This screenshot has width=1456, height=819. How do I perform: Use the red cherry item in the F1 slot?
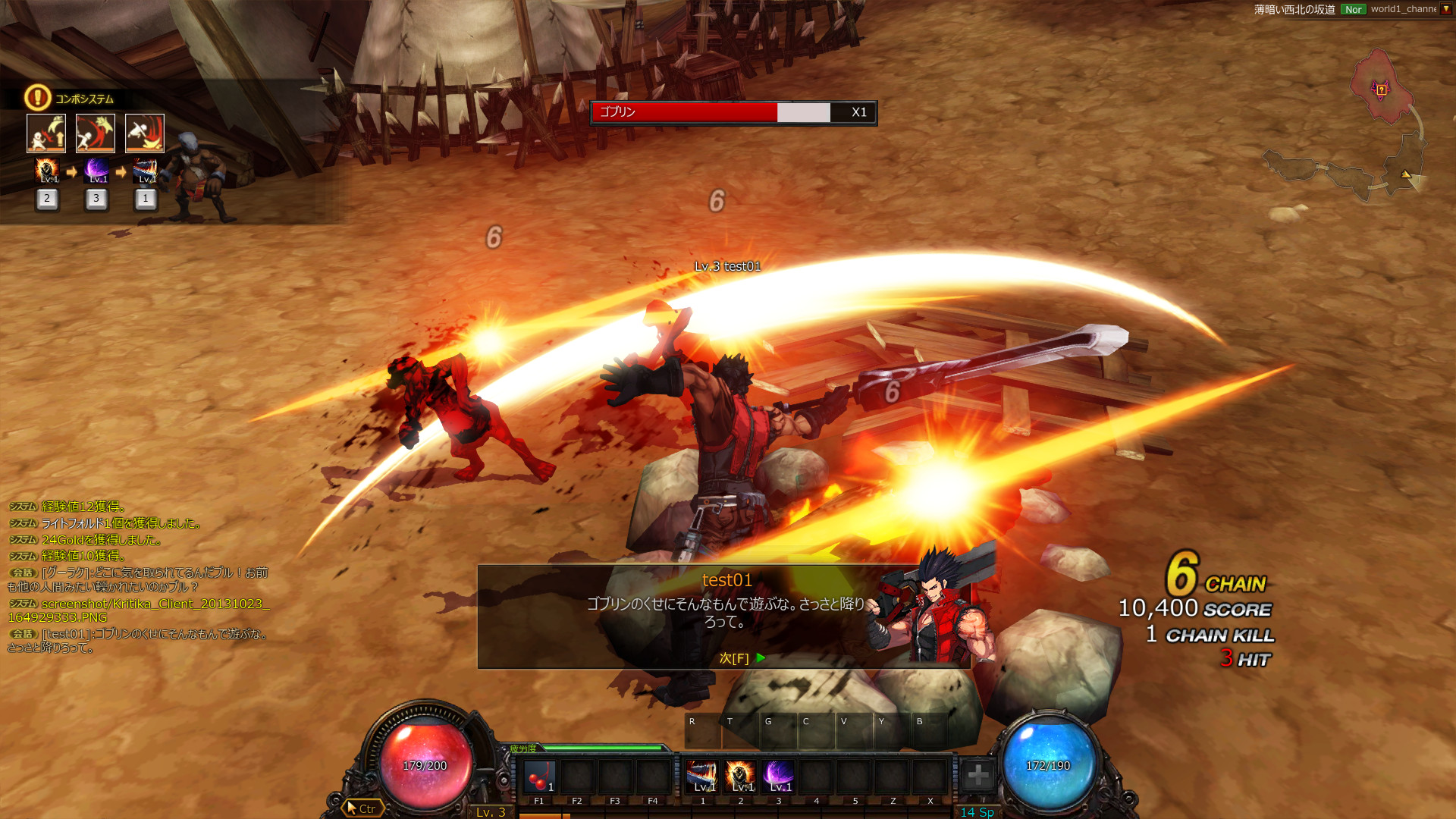pyautogui.click(x=539, y=777)
